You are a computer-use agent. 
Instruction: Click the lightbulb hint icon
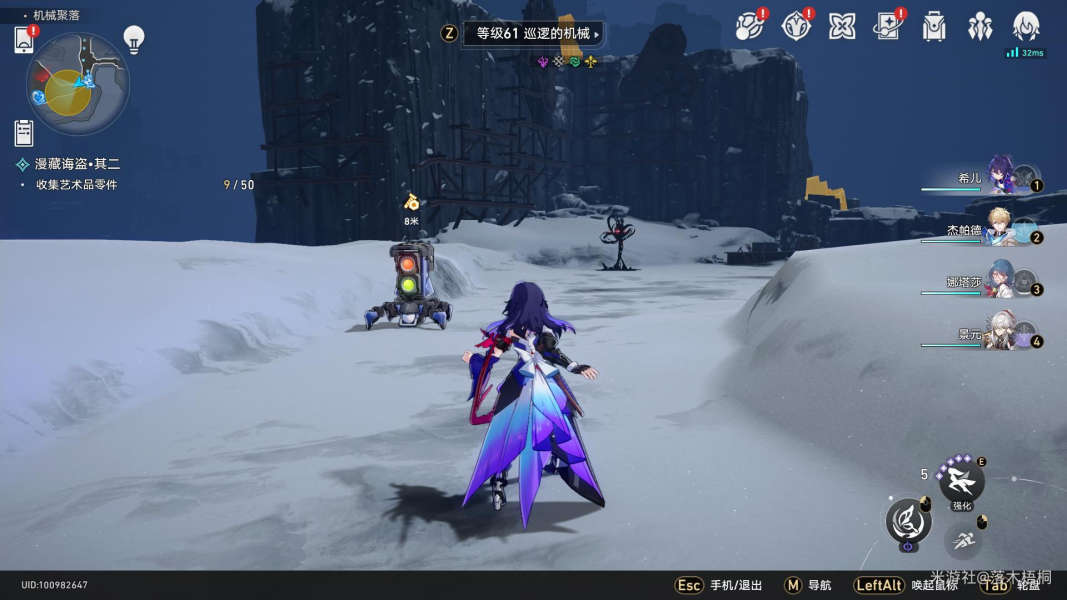tap(134, 39)
